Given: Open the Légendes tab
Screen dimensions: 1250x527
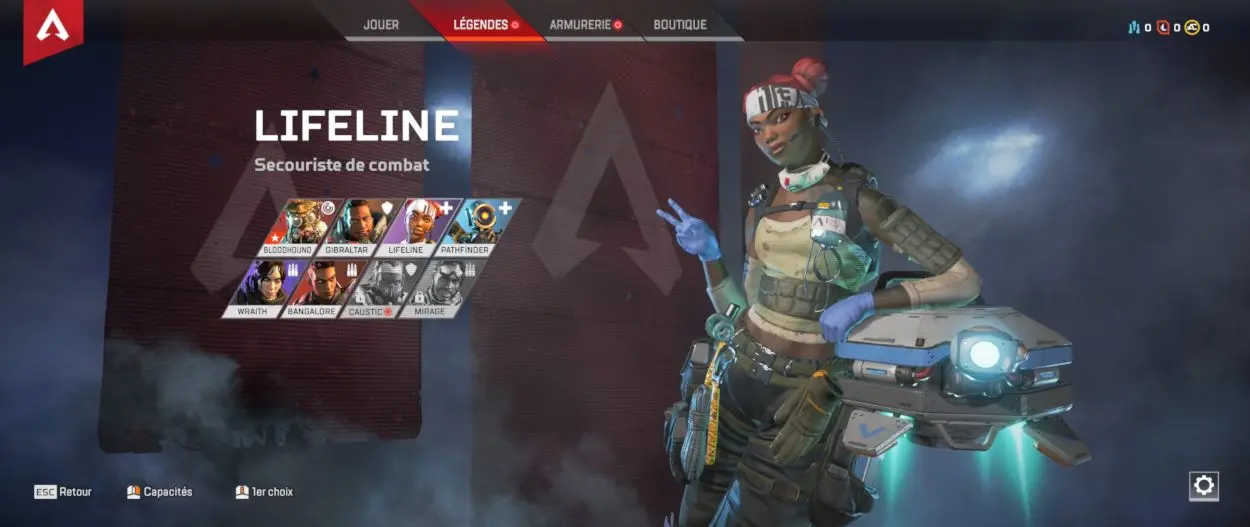Looking at the screenshot, I should pyautogui.click(x=481, y=25).
